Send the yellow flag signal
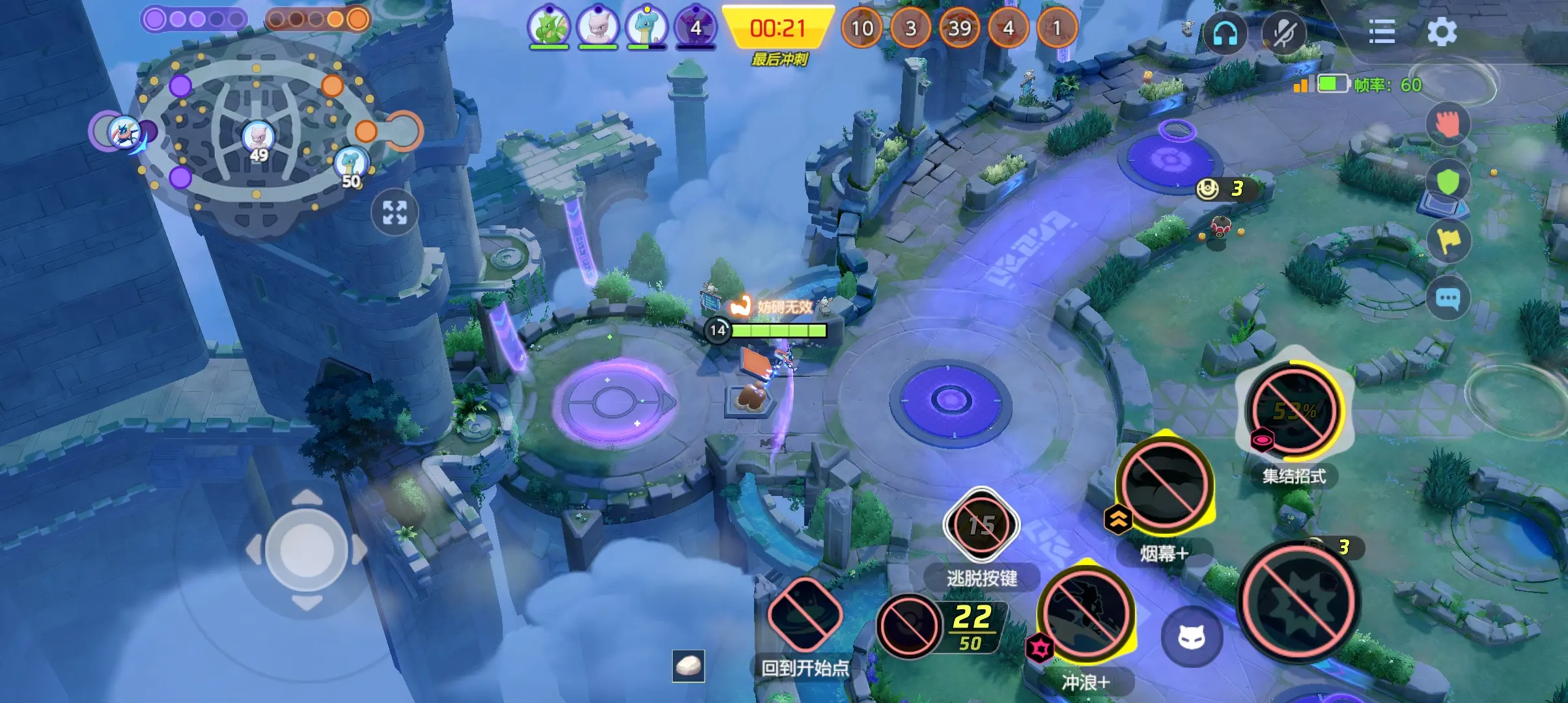Screen dimensions: 1568x703 click(1449, 240)
